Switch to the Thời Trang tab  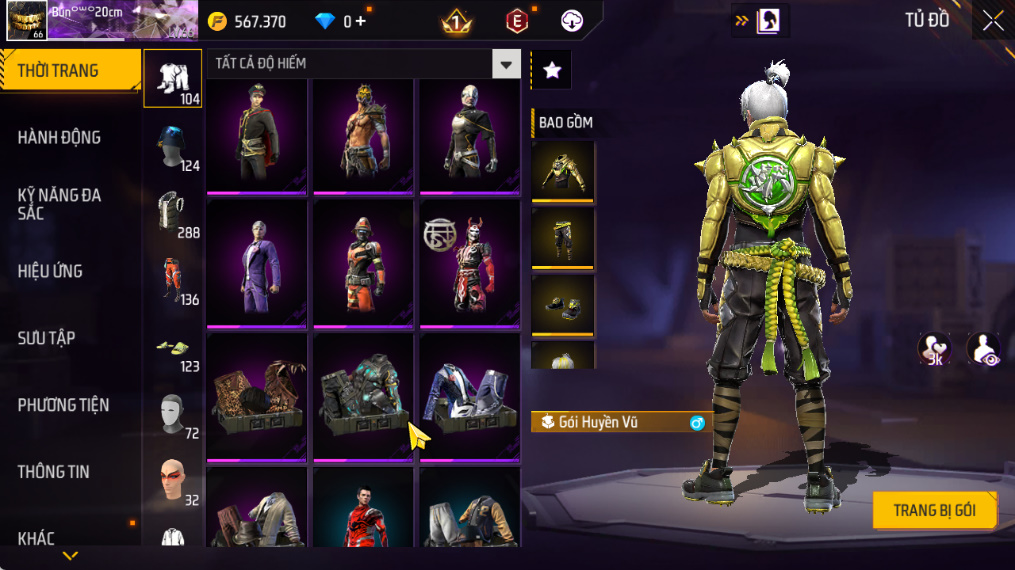pyautogui.click(x=70, y=71)
